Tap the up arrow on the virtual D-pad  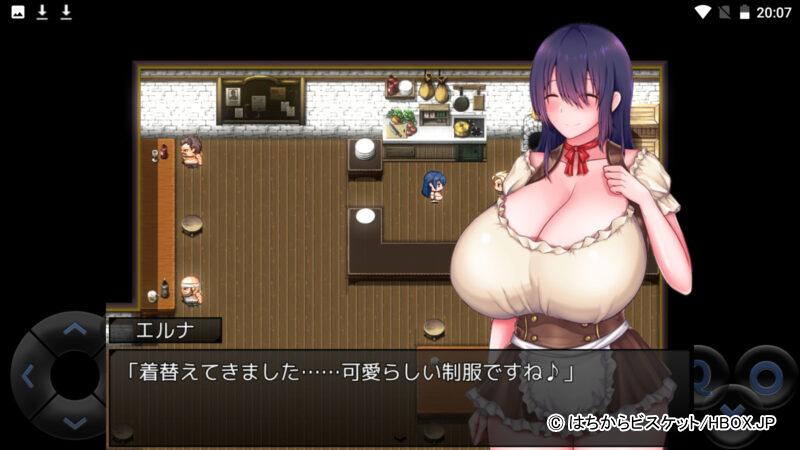(x=74, y=329)
